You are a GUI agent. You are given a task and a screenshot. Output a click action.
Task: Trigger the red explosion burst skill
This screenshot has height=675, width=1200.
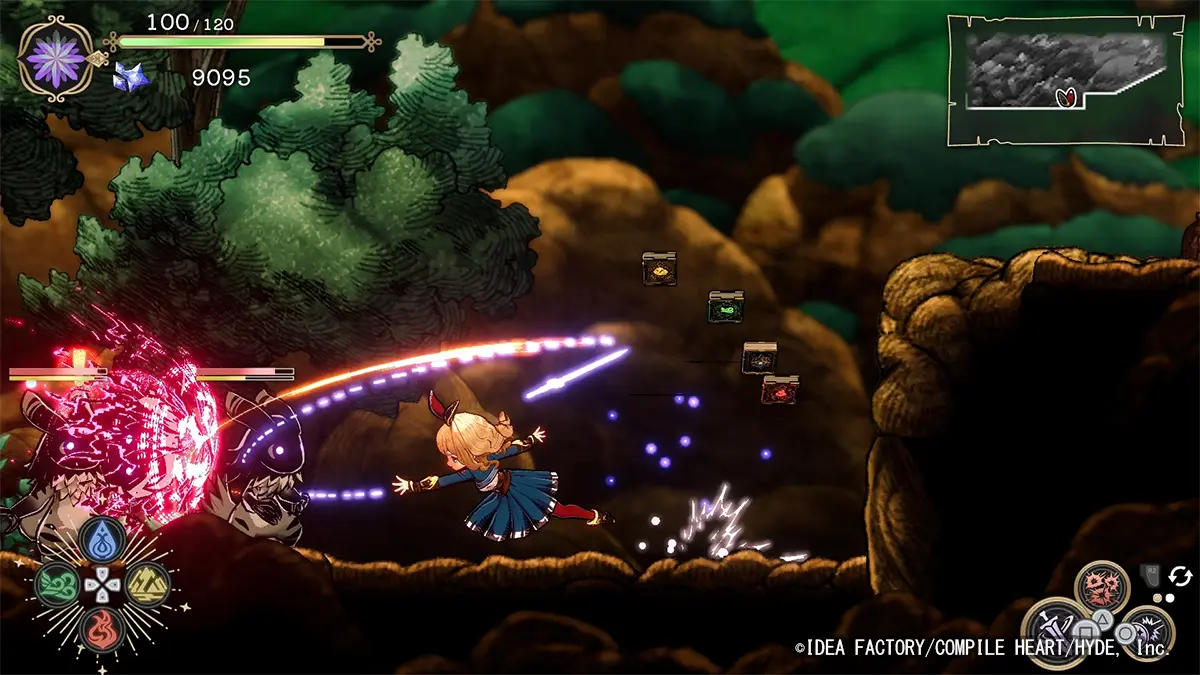point(1102,587)
